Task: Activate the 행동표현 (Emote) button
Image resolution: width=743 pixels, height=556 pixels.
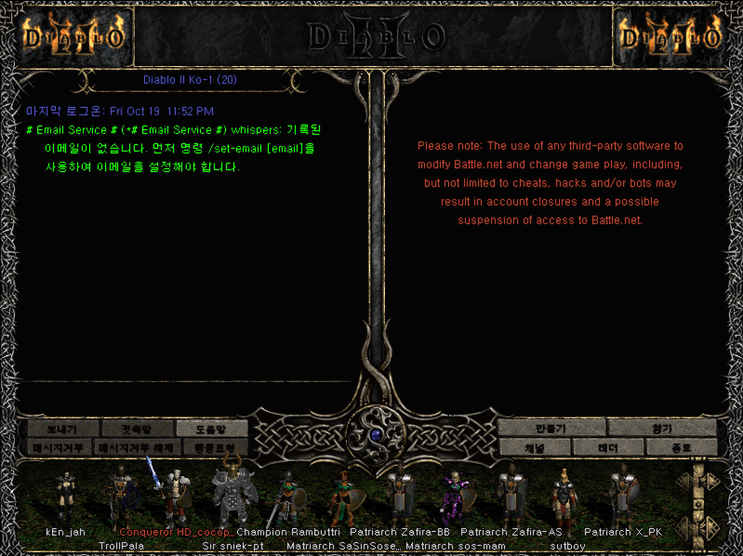Action: pos(211,448)
